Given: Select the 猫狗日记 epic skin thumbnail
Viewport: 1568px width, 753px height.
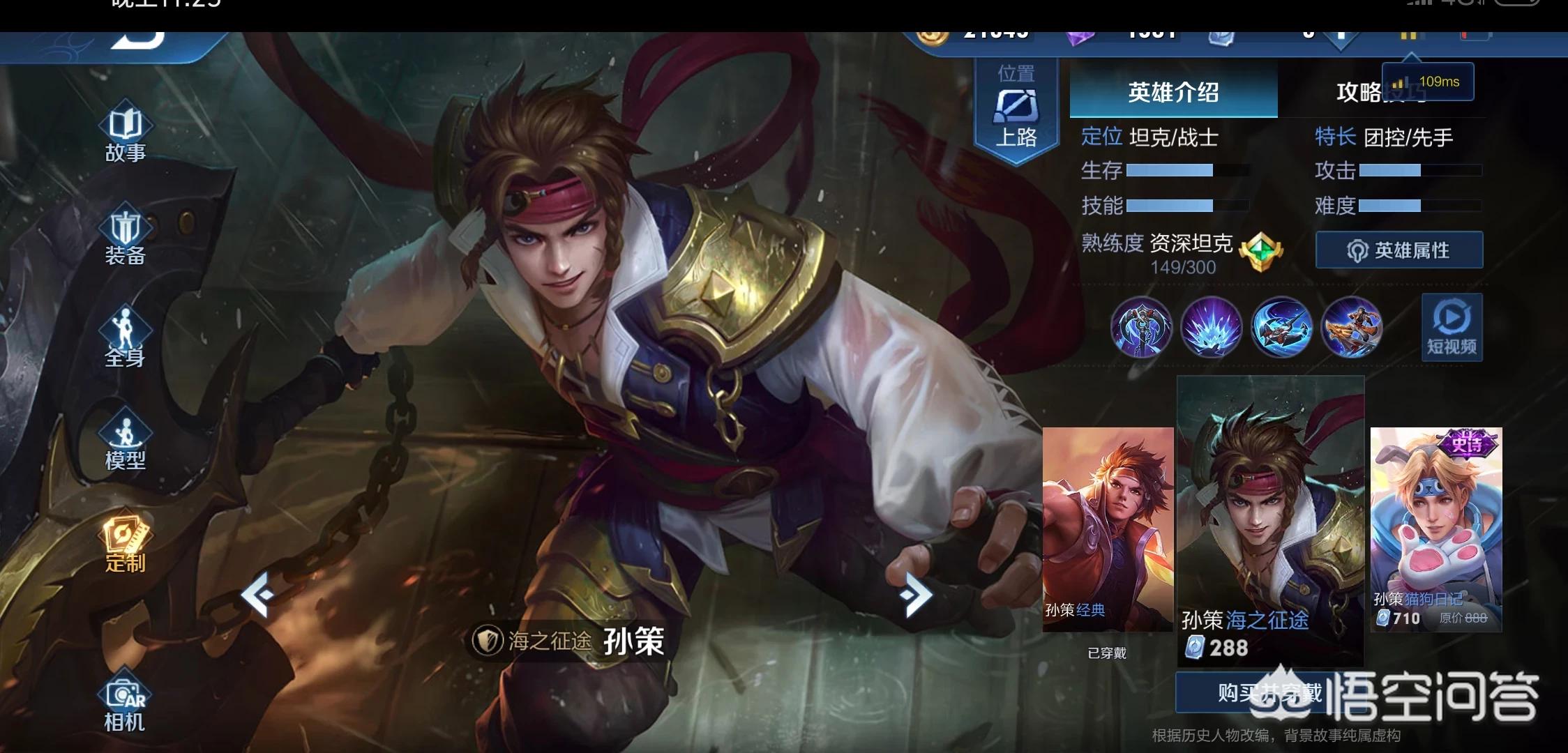Looking at the screenshot, I should click(x=1435, y=530).
